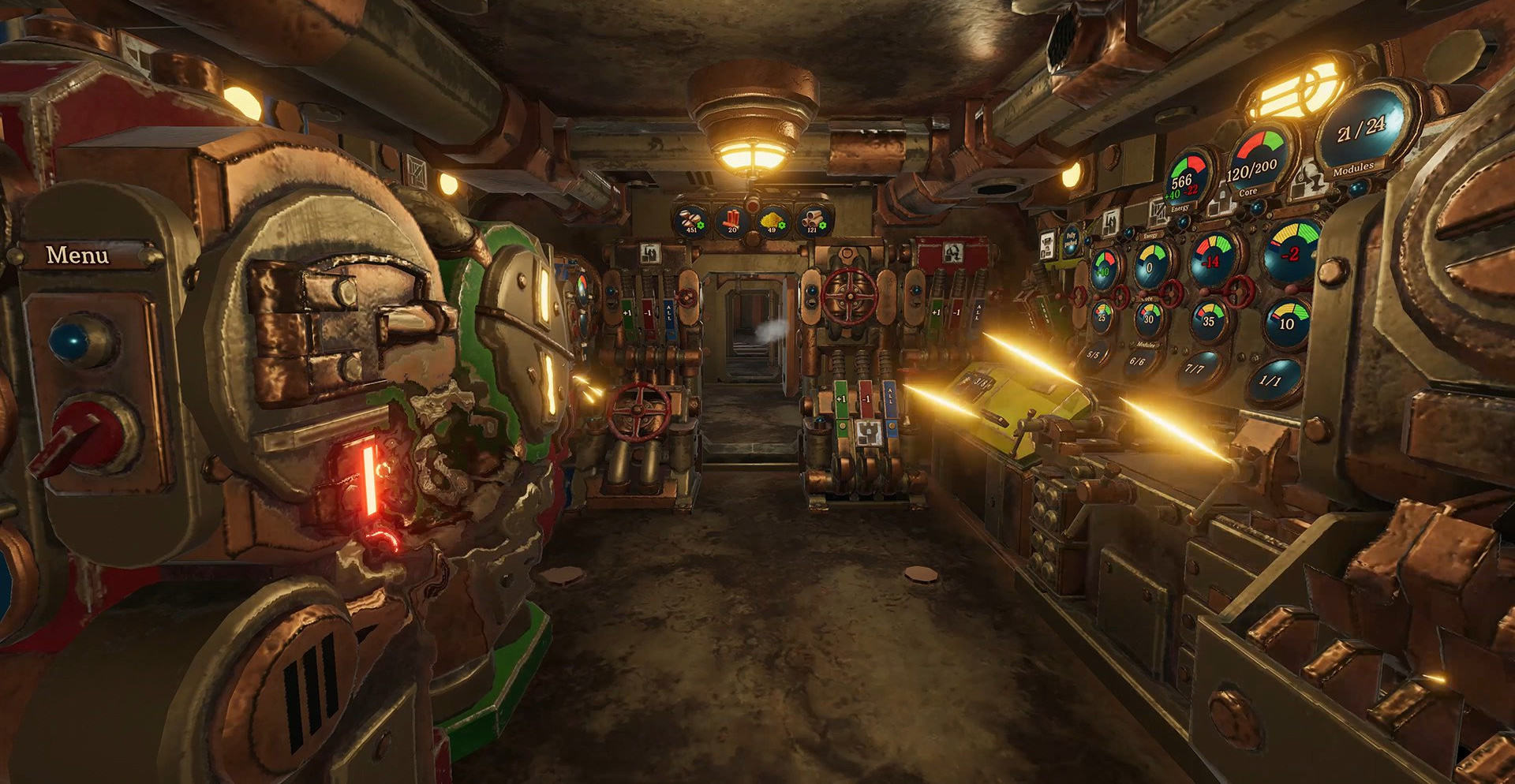Pull the red -1 lever above the tower plate
The height and width of the screenshot is (784, 1515).
click(866, 399)
